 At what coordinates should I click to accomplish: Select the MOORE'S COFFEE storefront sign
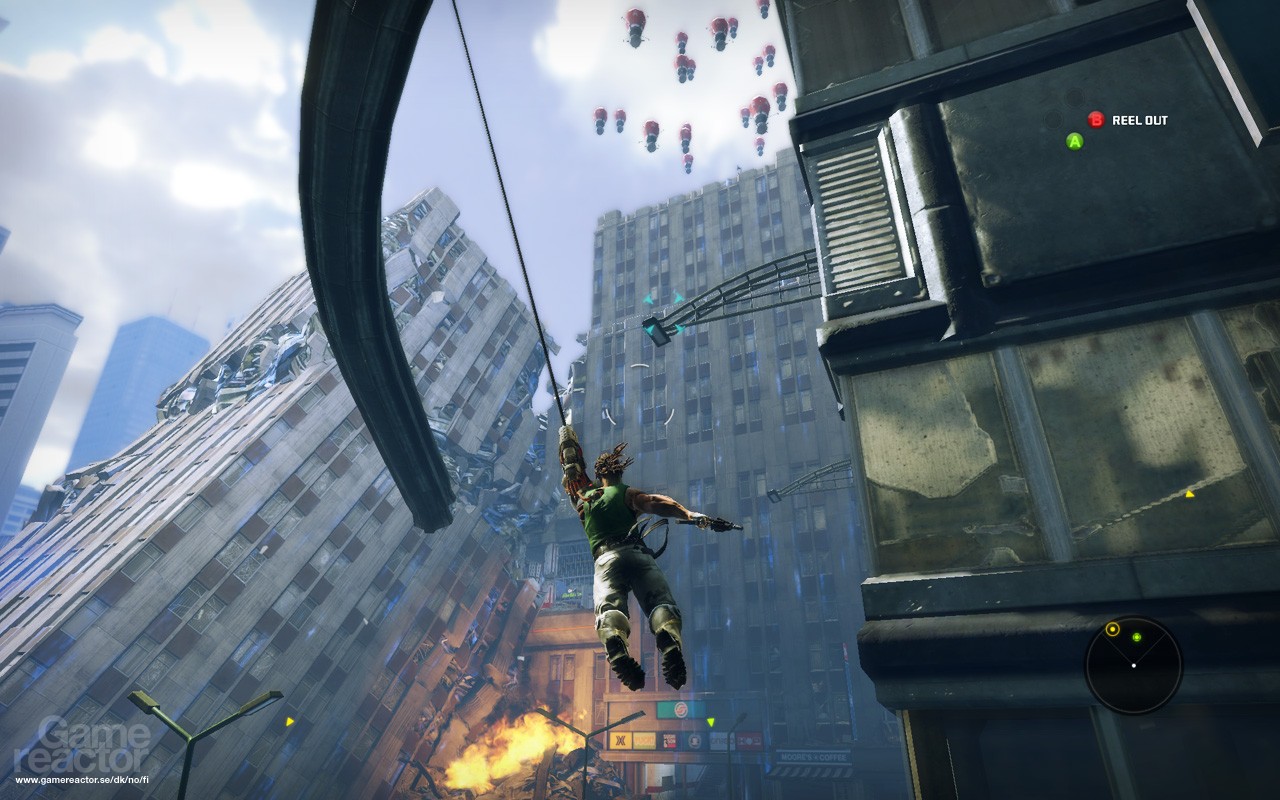pyautogui.click(x=815, y=757)
